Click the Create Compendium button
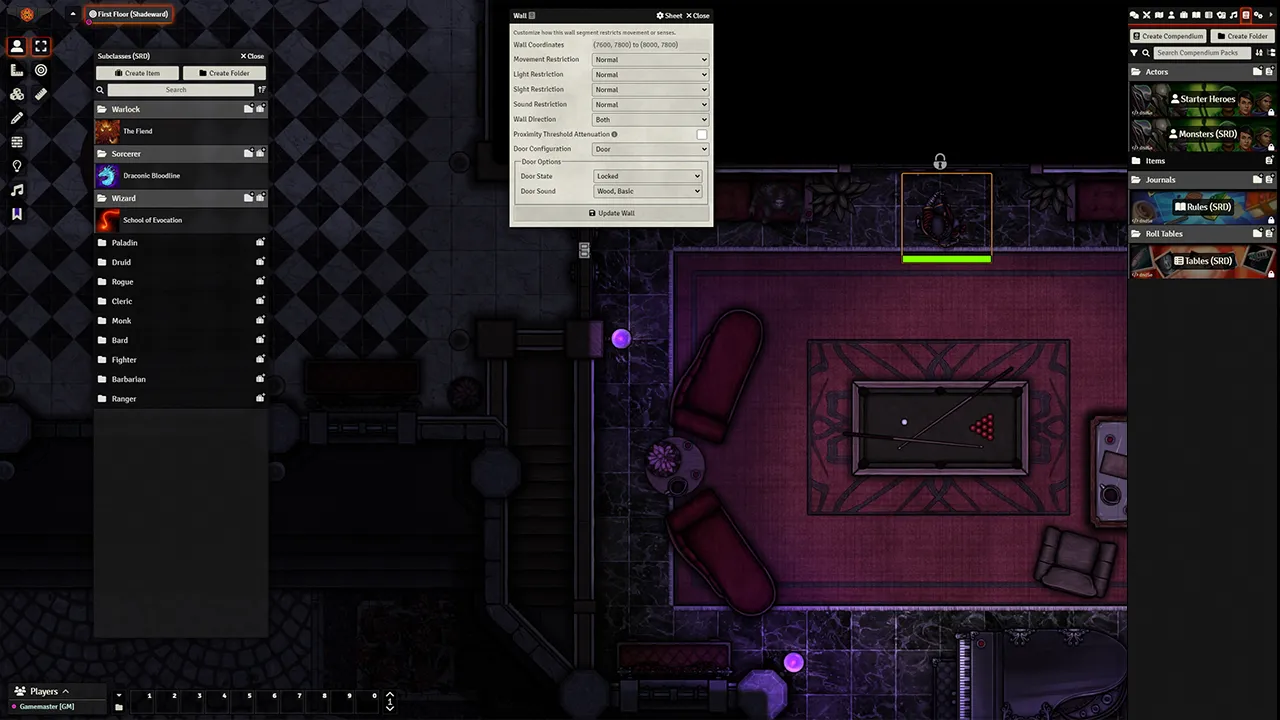Screen dimensions: 1280x720 click(x=1167, y=36)
